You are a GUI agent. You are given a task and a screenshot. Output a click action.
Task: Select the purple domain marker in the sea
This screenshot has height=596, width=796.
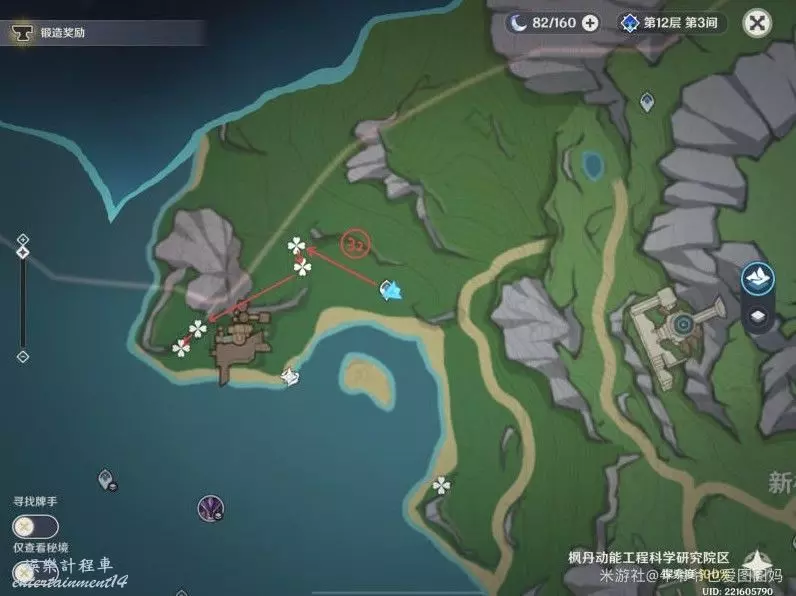(210, 507)
